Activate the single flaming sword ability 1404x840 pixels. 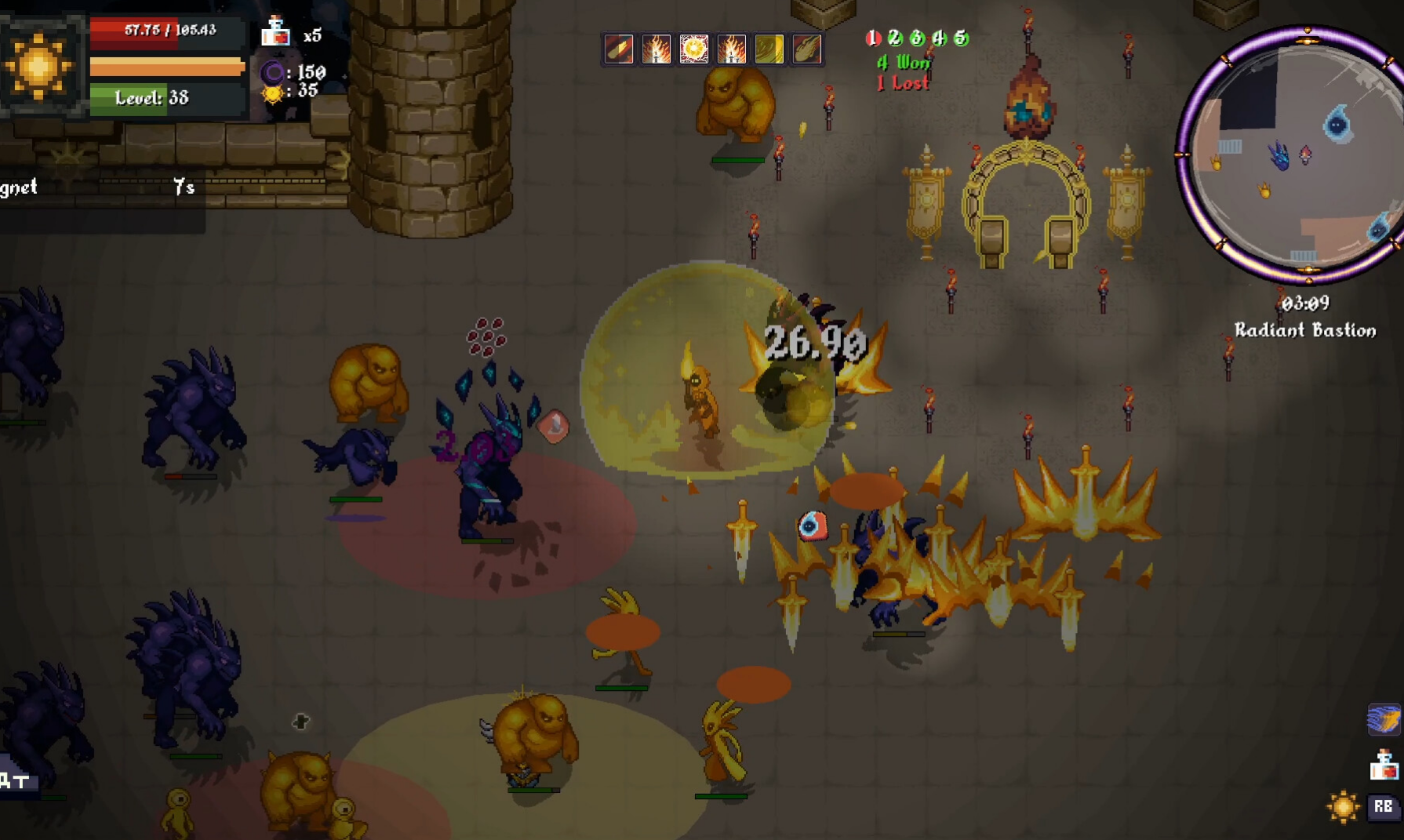click(657, 49)
